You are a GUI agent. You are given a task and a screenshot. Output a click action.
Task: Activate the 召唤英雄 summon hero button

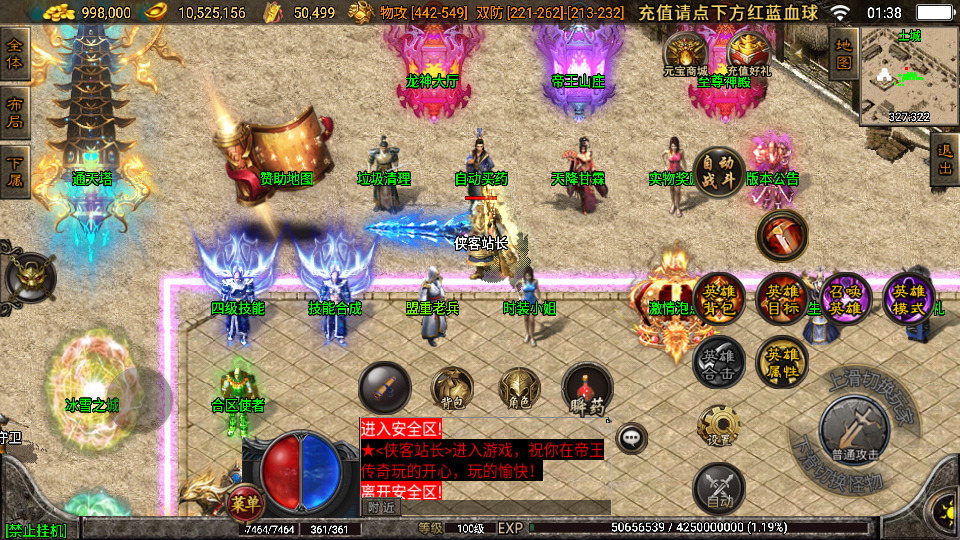click(x=846, y=298)
